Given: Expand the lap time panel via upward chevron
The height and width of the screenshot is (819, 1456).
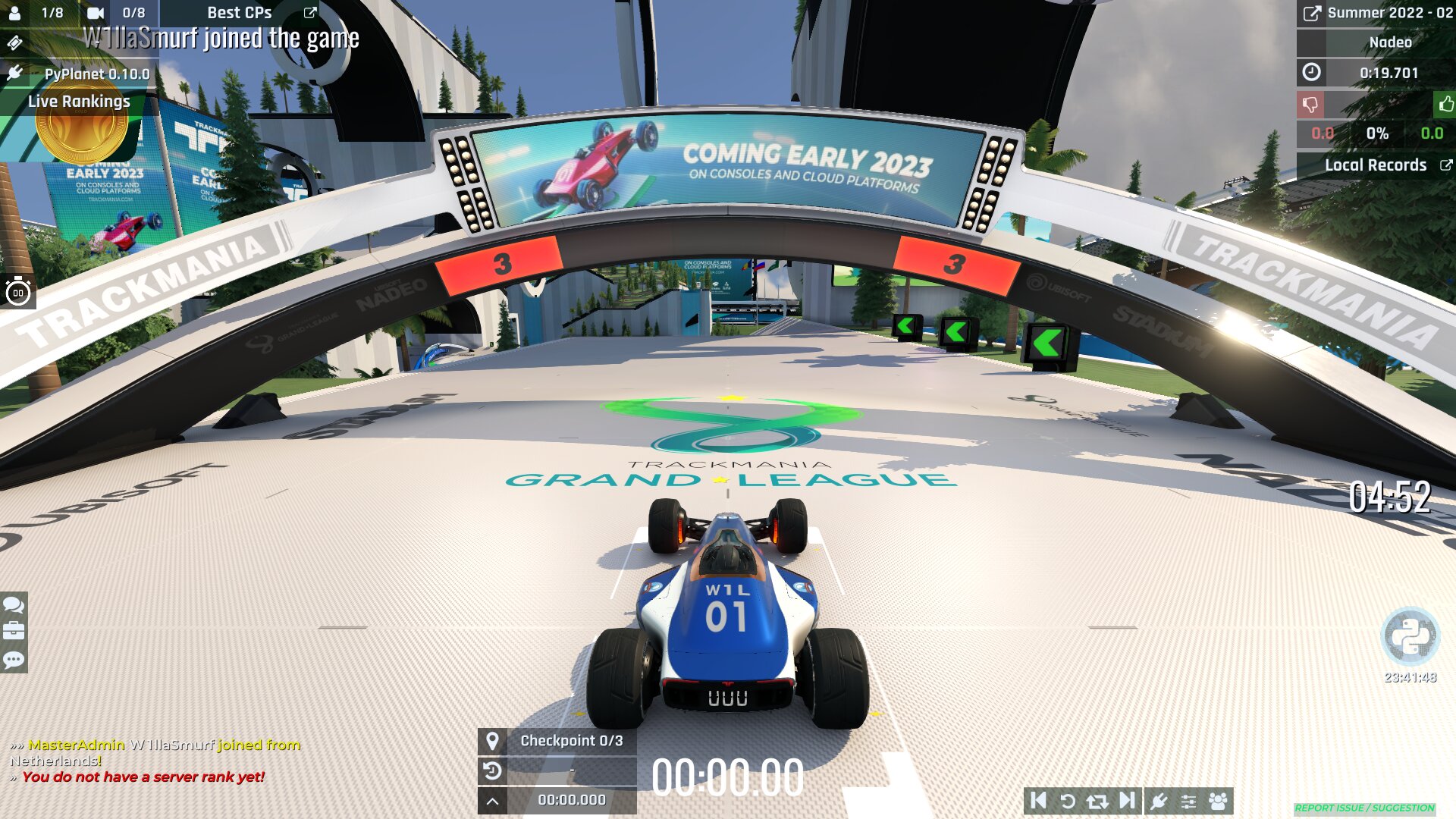Looking at the screenshot, I should [x=494, y=800].
